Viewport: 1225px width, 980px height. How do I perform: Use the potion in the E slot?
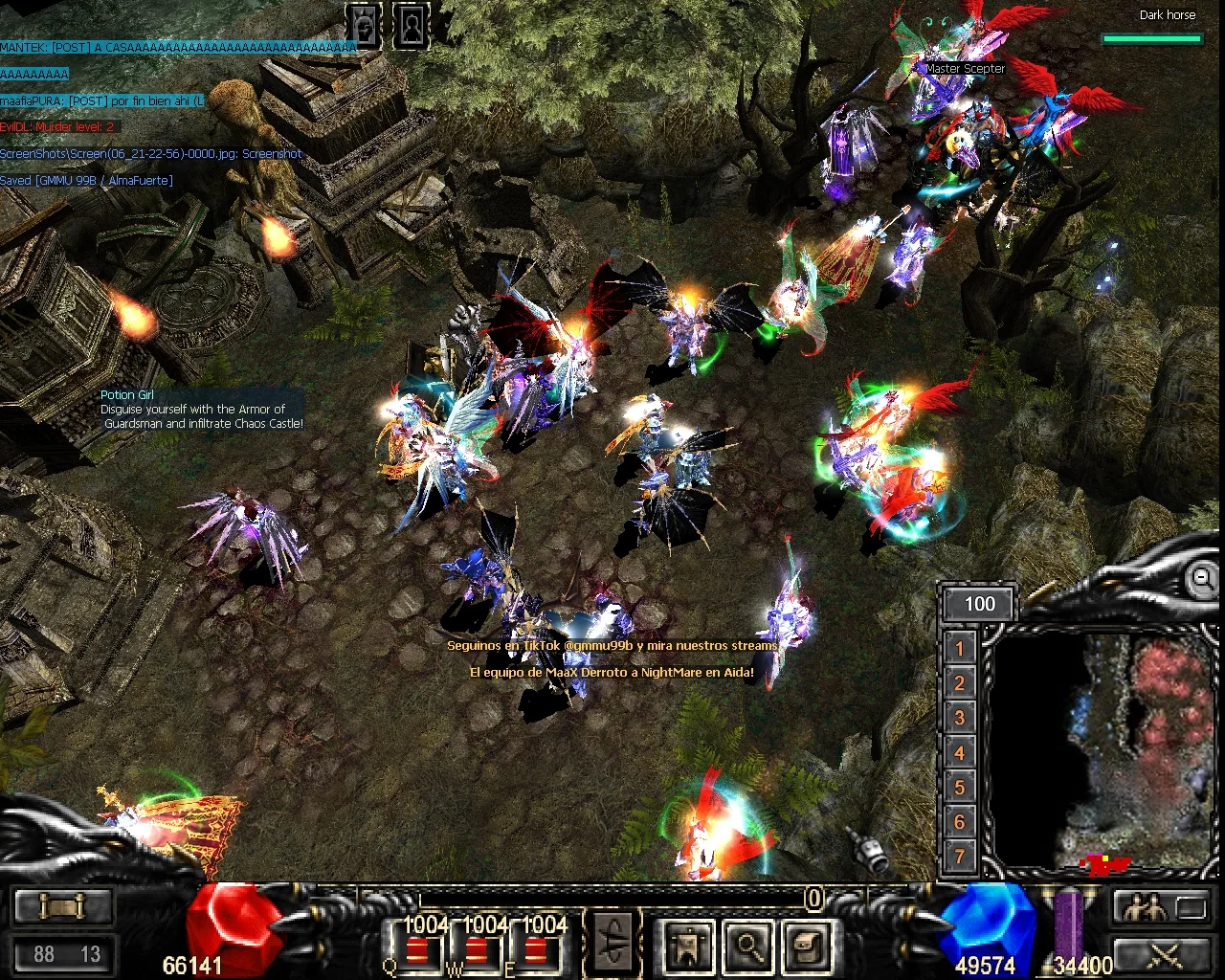pos(536,950)
